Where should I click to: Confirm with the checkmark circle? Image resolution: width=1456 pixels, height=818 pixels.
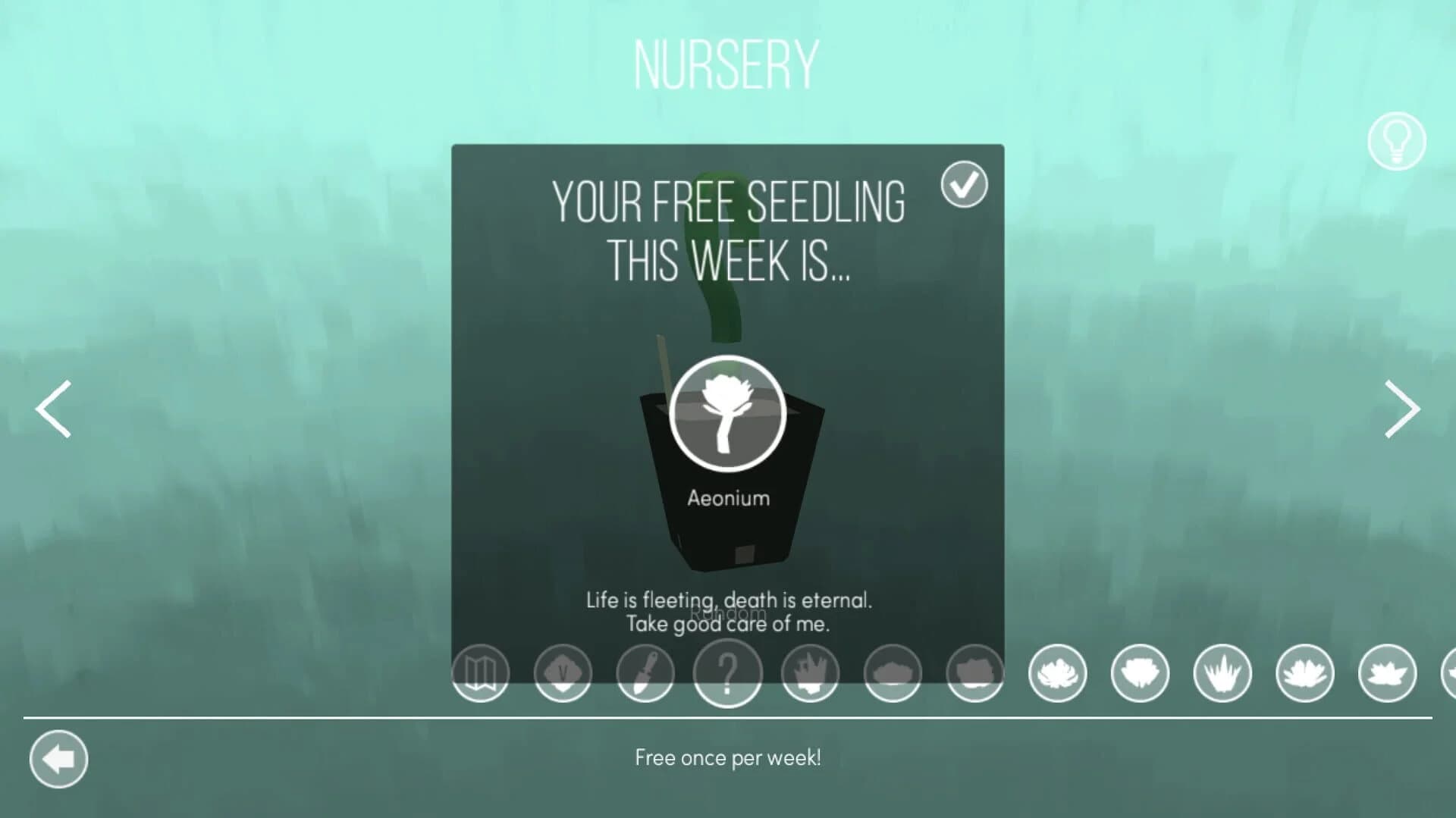964,183
